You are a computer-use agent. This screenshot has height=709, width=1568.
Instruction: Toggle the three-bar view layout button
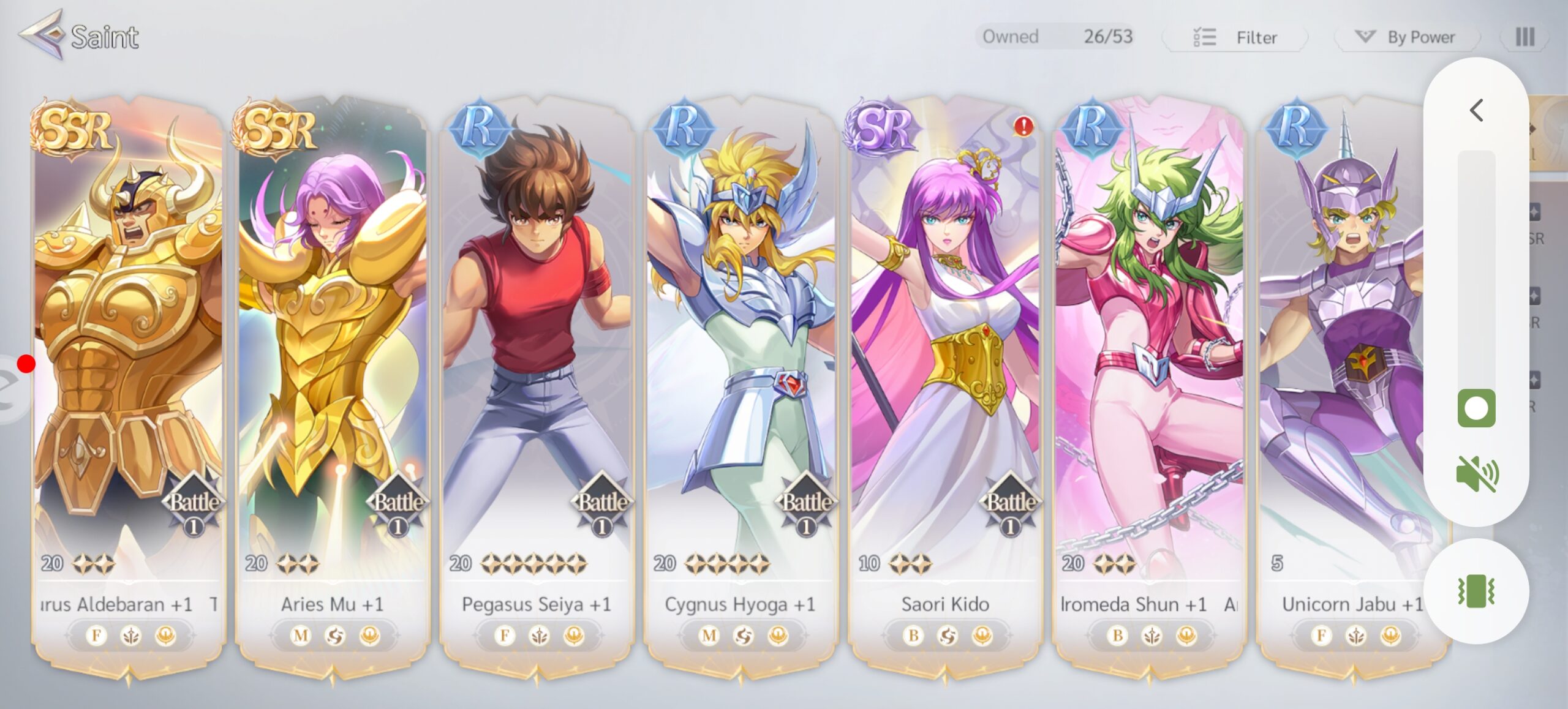pyautogui.click(x=1525, y=37)
